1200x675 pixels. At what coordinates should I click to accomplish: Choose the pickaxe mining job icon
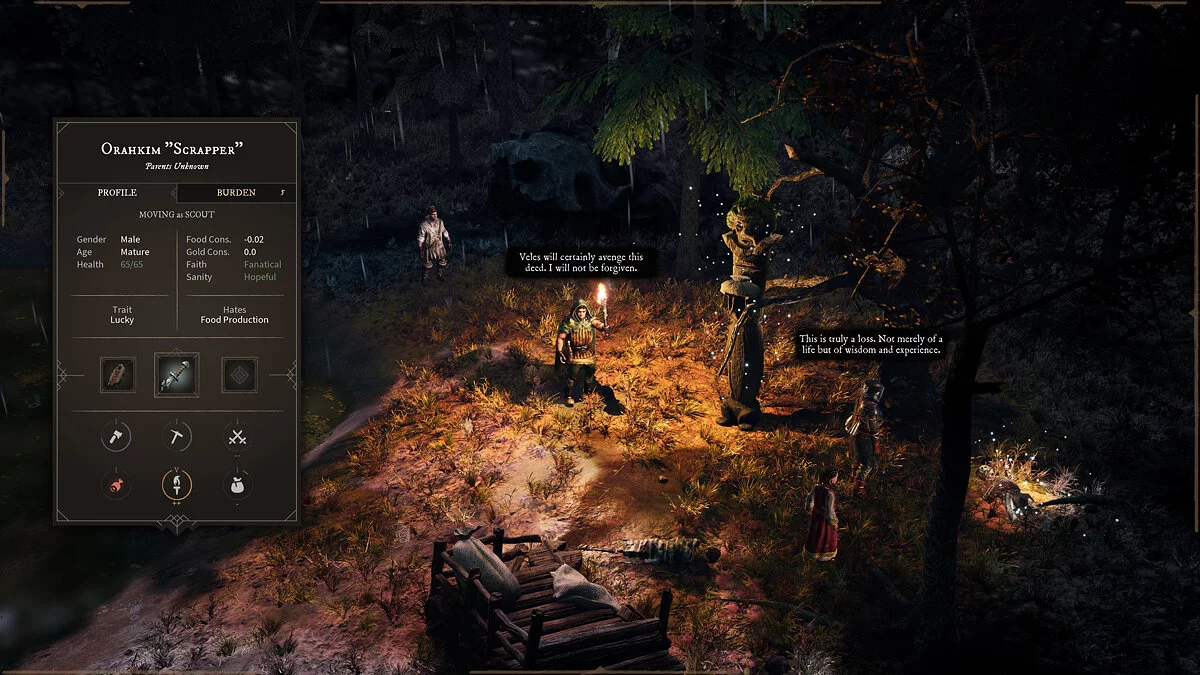(x=177, y=436)
